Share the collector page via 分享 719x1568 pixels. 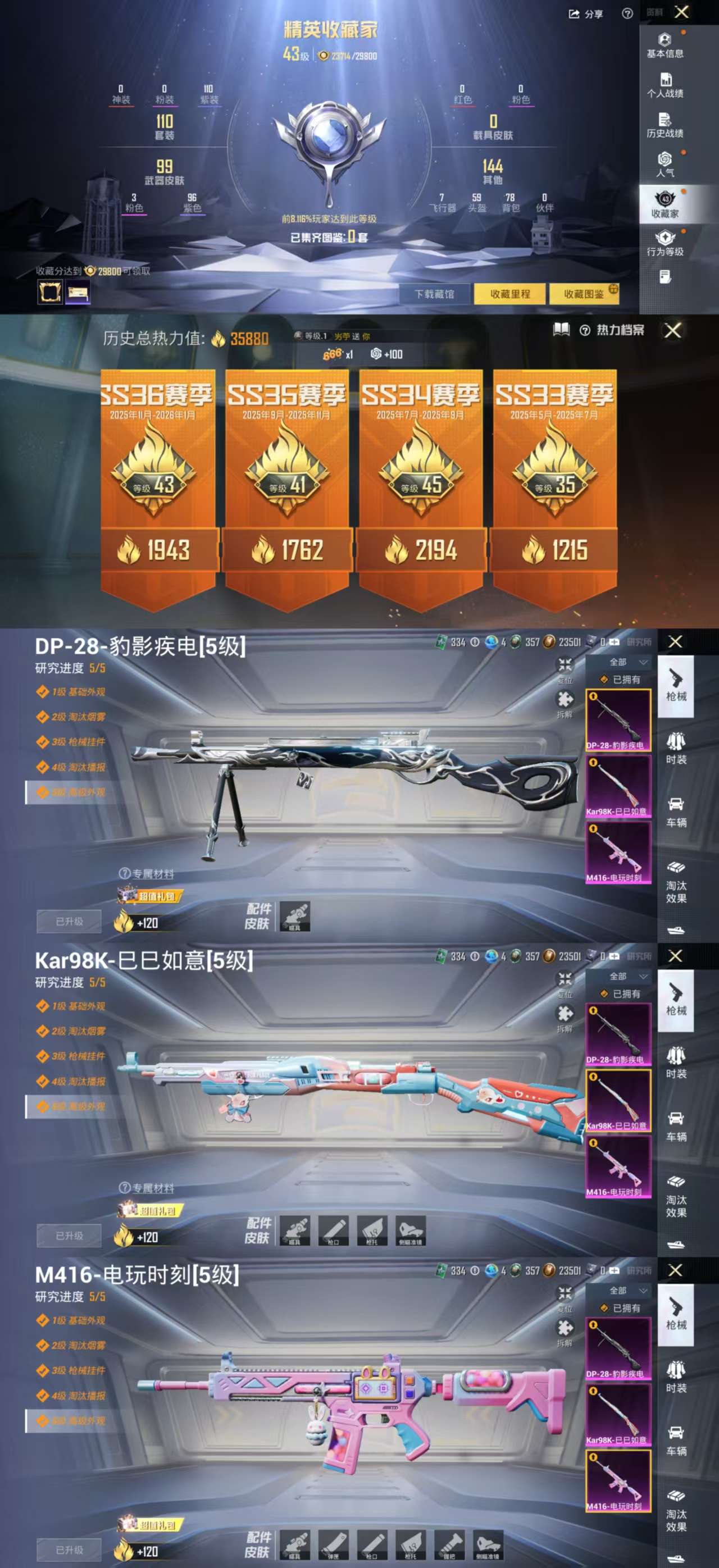(586, 14)
